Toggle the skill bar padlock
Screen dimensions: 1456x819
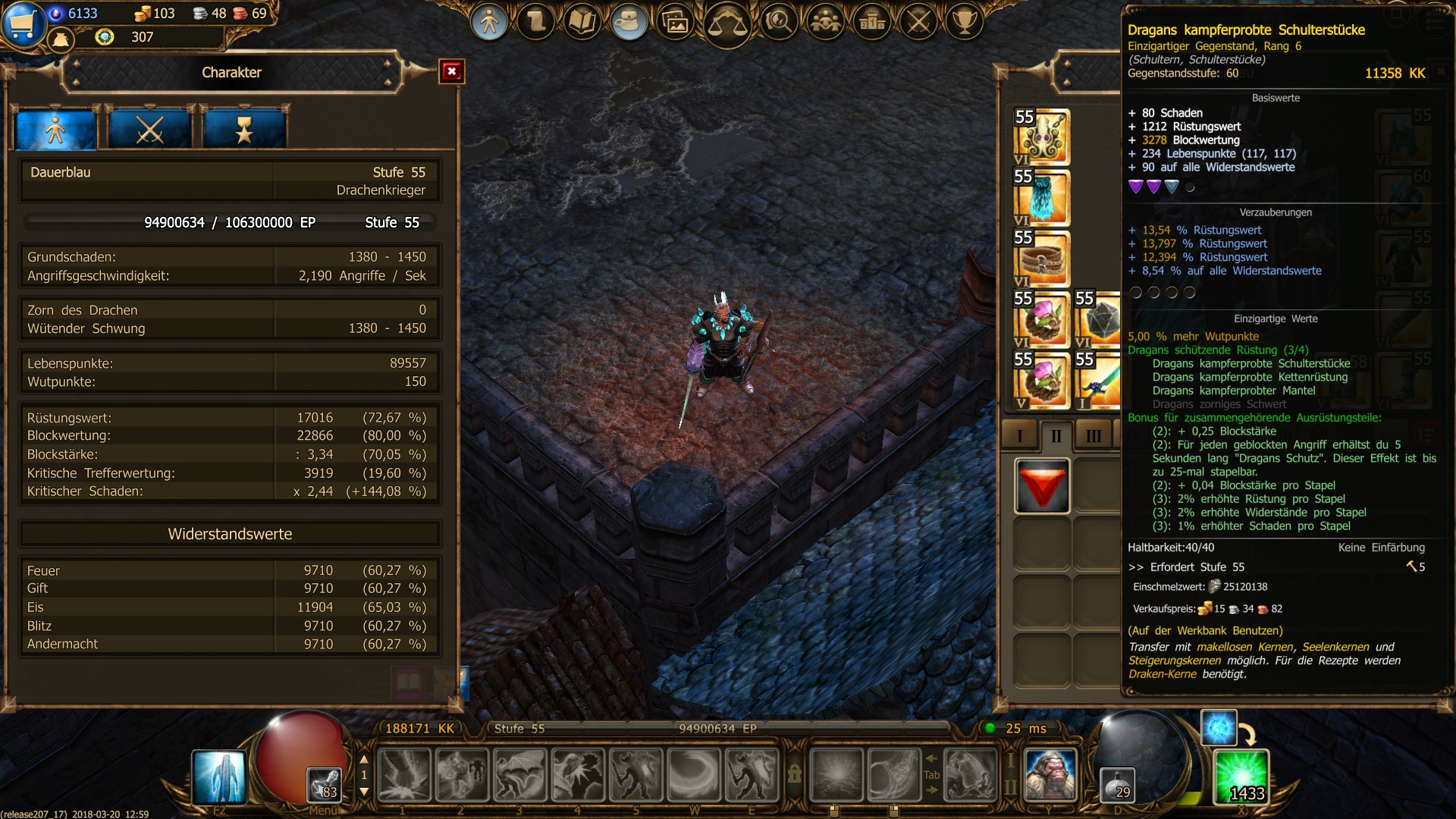(794, 773)
